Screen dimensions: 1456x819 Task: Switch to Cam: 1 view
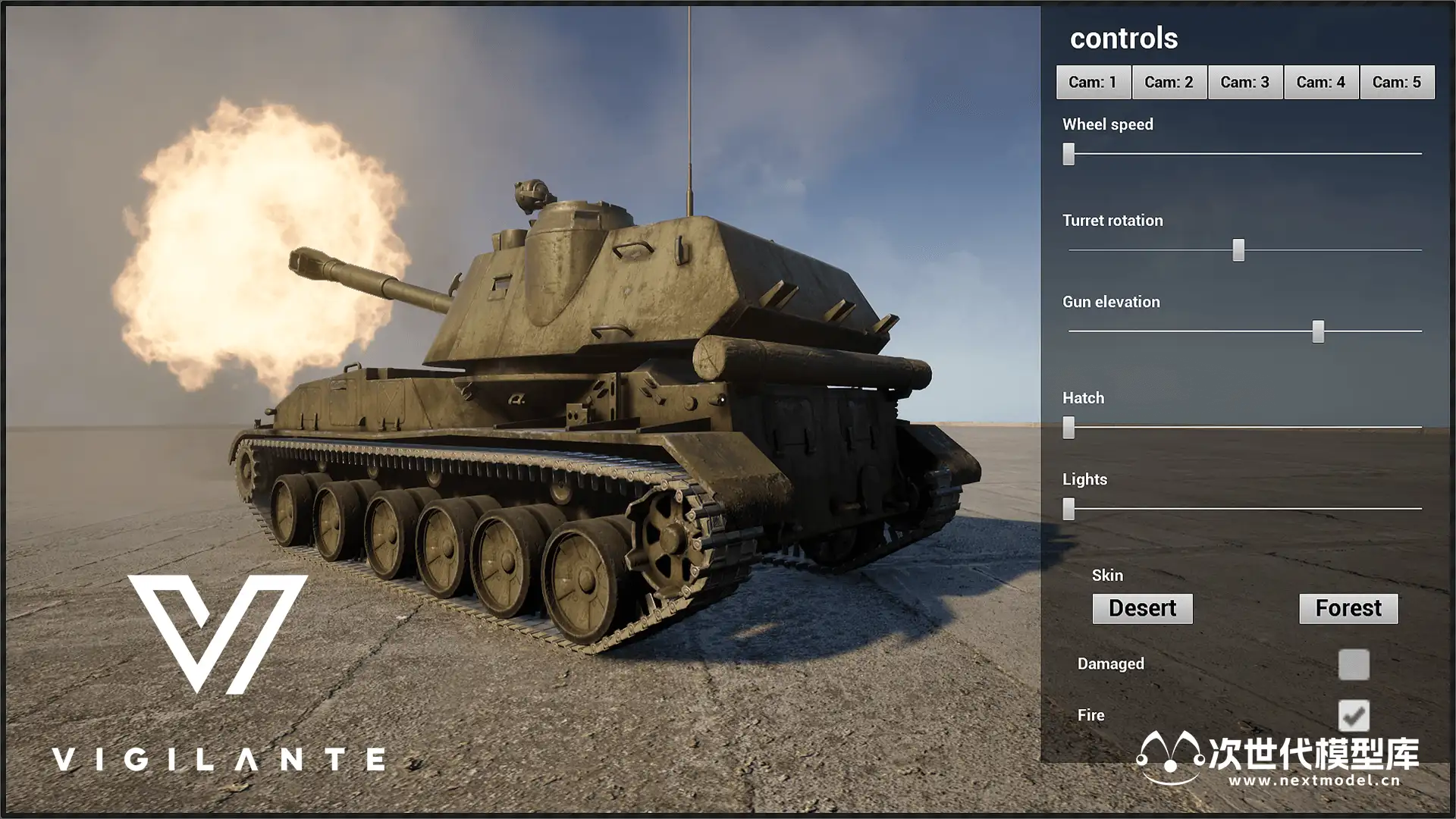[1093, 82]
